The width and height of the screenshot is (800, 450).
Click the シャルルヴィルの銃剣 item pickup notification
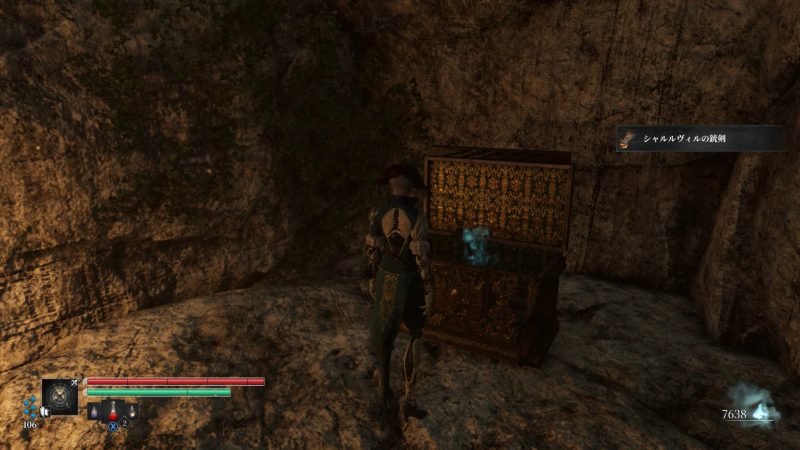point(699,139)
